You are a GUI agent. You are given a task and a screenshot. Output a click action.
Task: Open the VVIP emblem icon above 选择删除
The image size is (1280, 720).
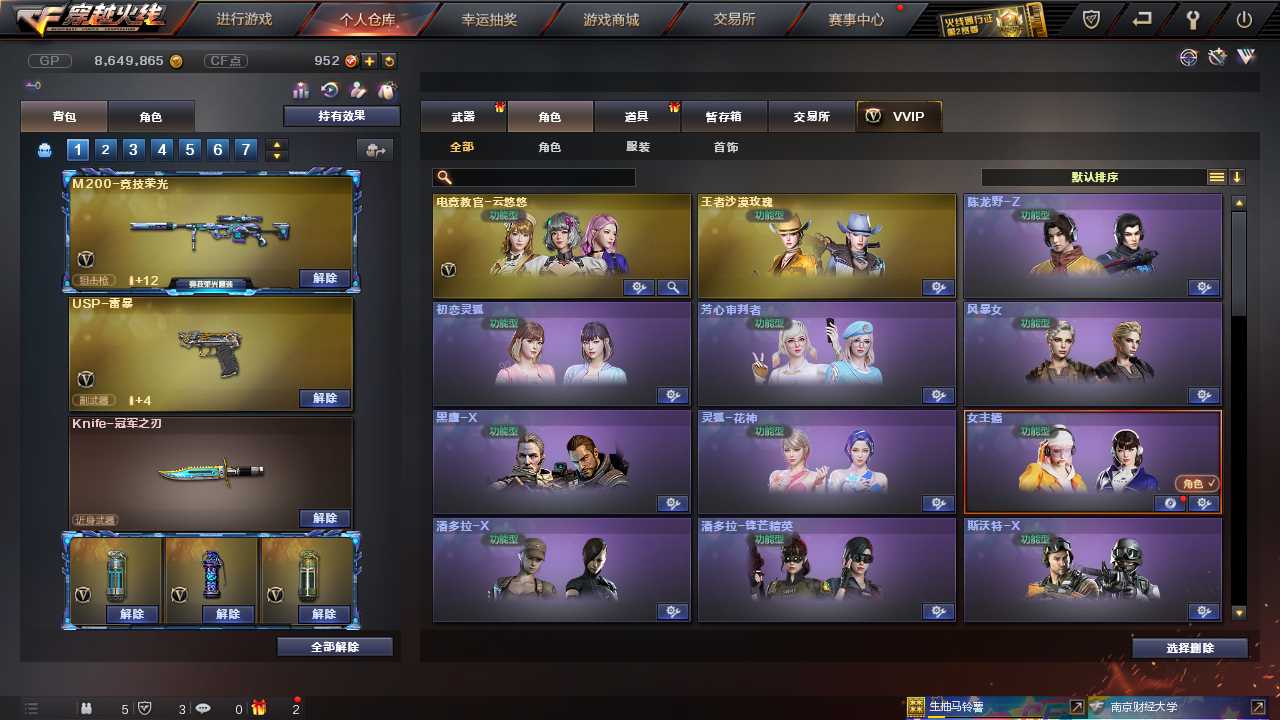[1246, 57]
